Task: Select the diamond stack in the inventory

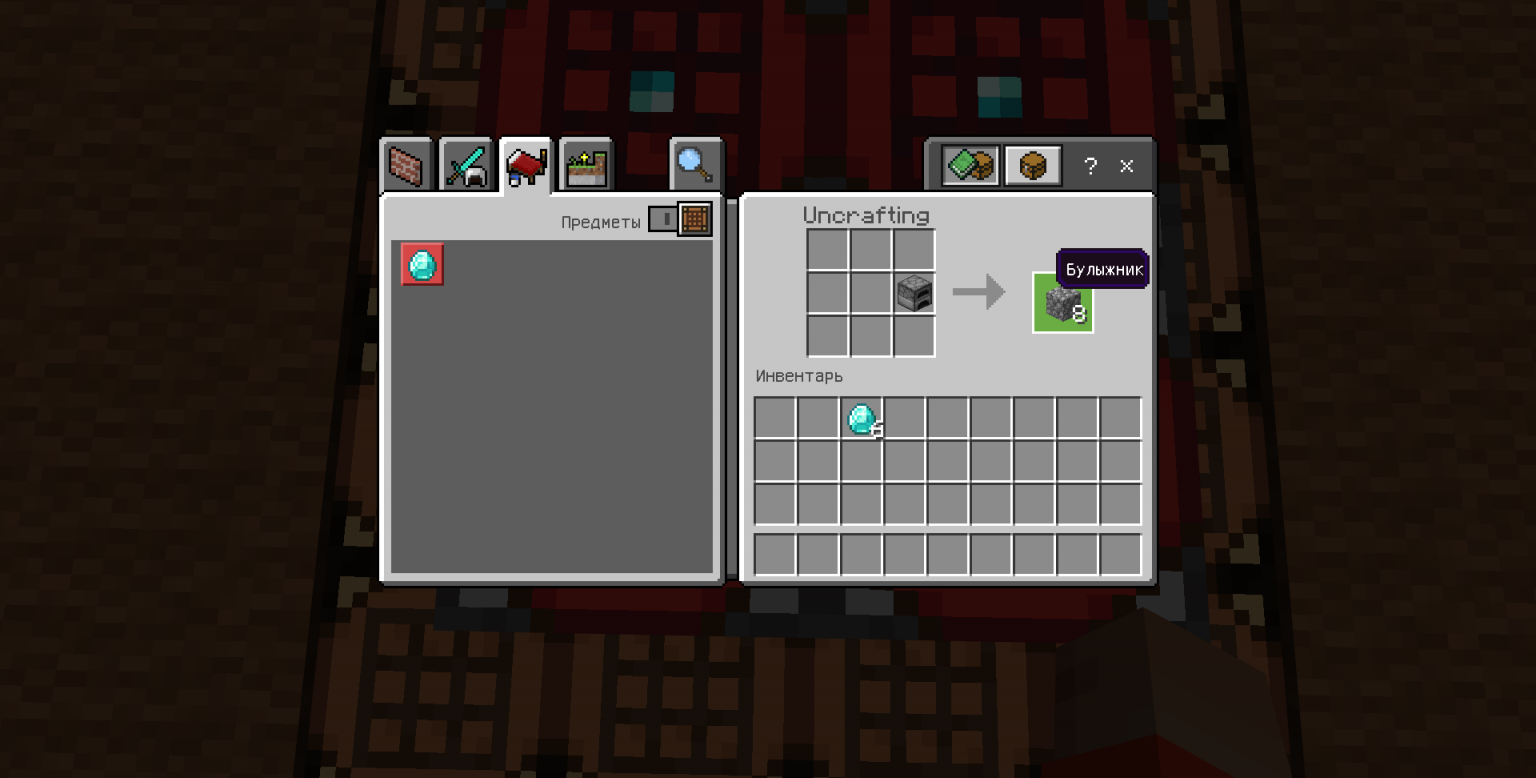Action: click(861, 418)
